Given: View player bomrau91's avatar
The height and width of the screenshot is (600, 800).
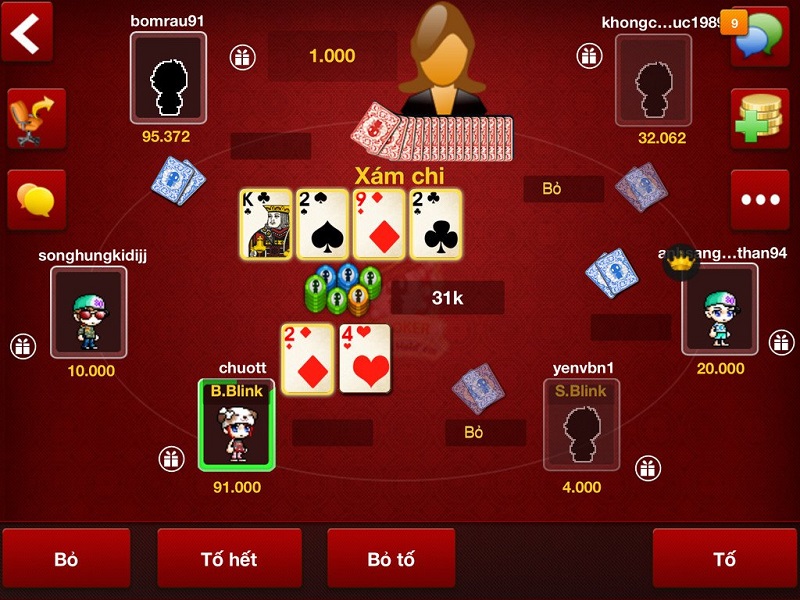Looking at the screenshot, I should (x=168, y=78).
